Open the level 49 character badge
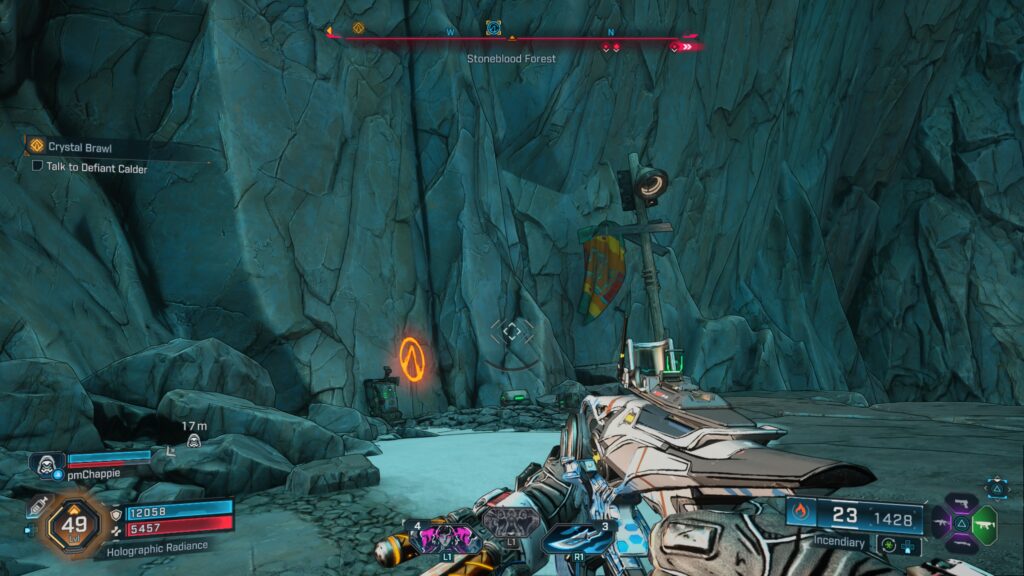This screenshot has height=576, width=1024. point(74,521)
